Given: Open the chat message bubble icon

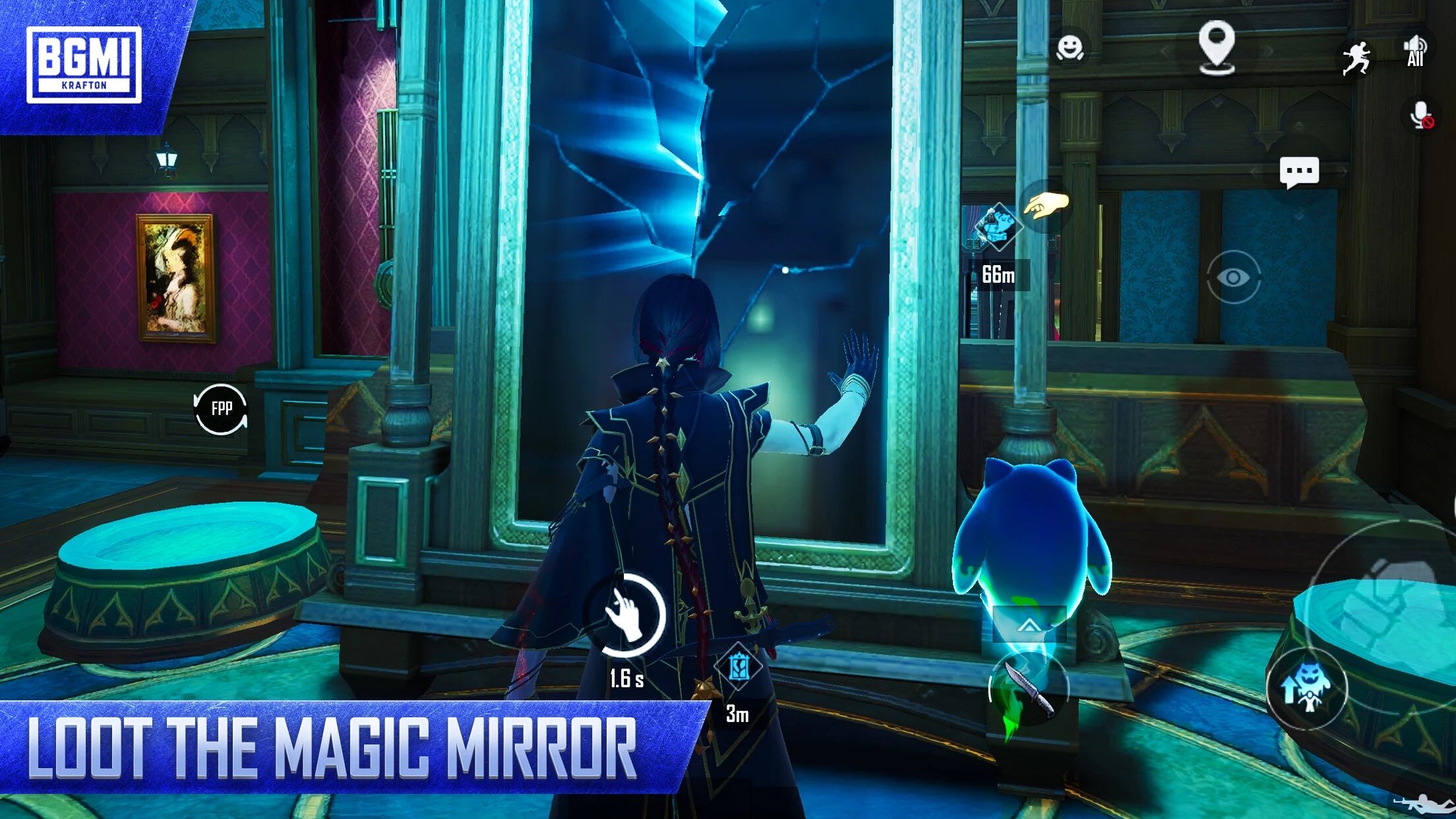Looking at the screenshot, I should coord(1300,171).
